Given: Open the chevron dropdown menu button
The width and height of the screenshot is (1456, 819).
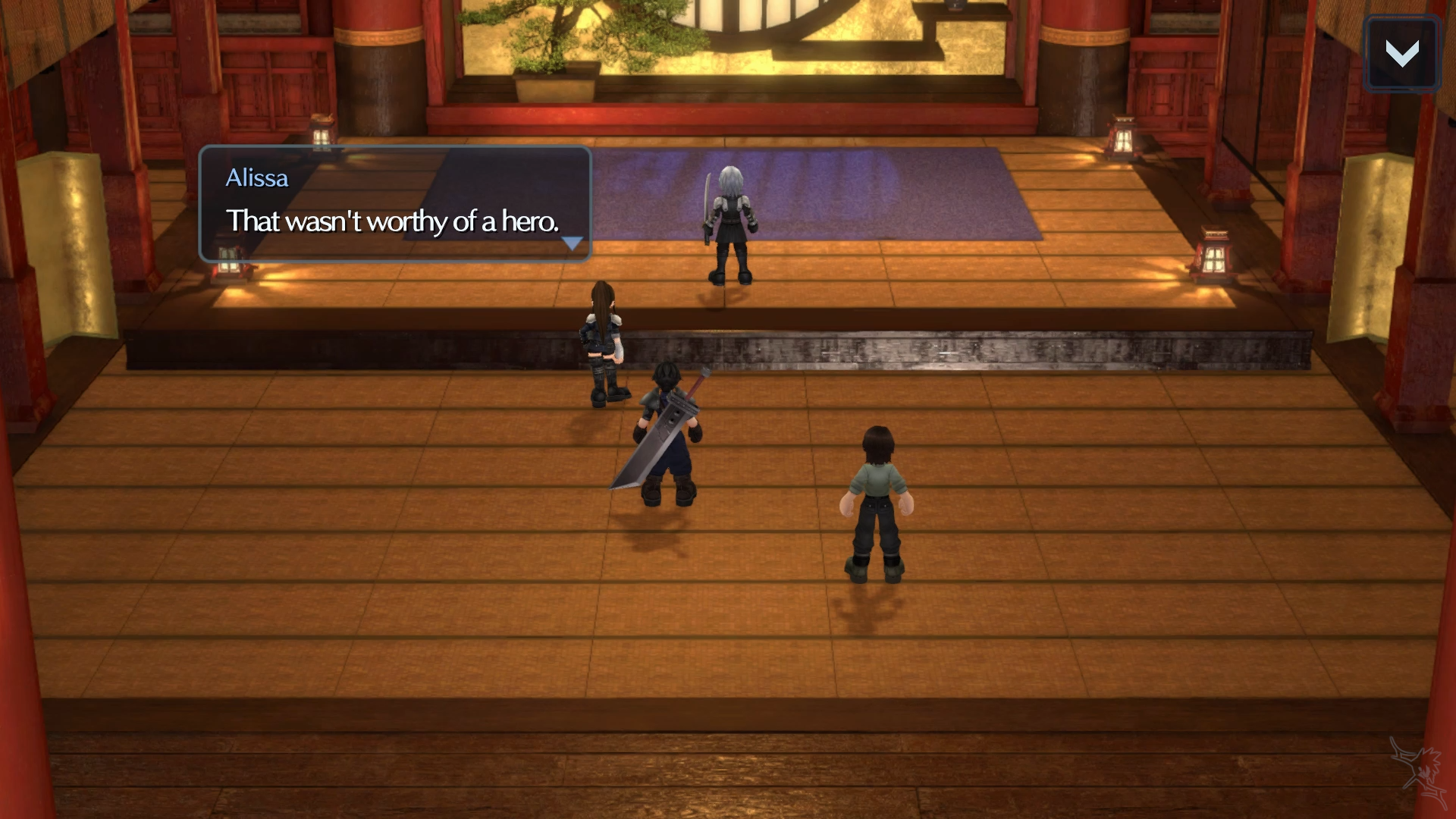Looking at the screenshot, I should [1401, 53].
